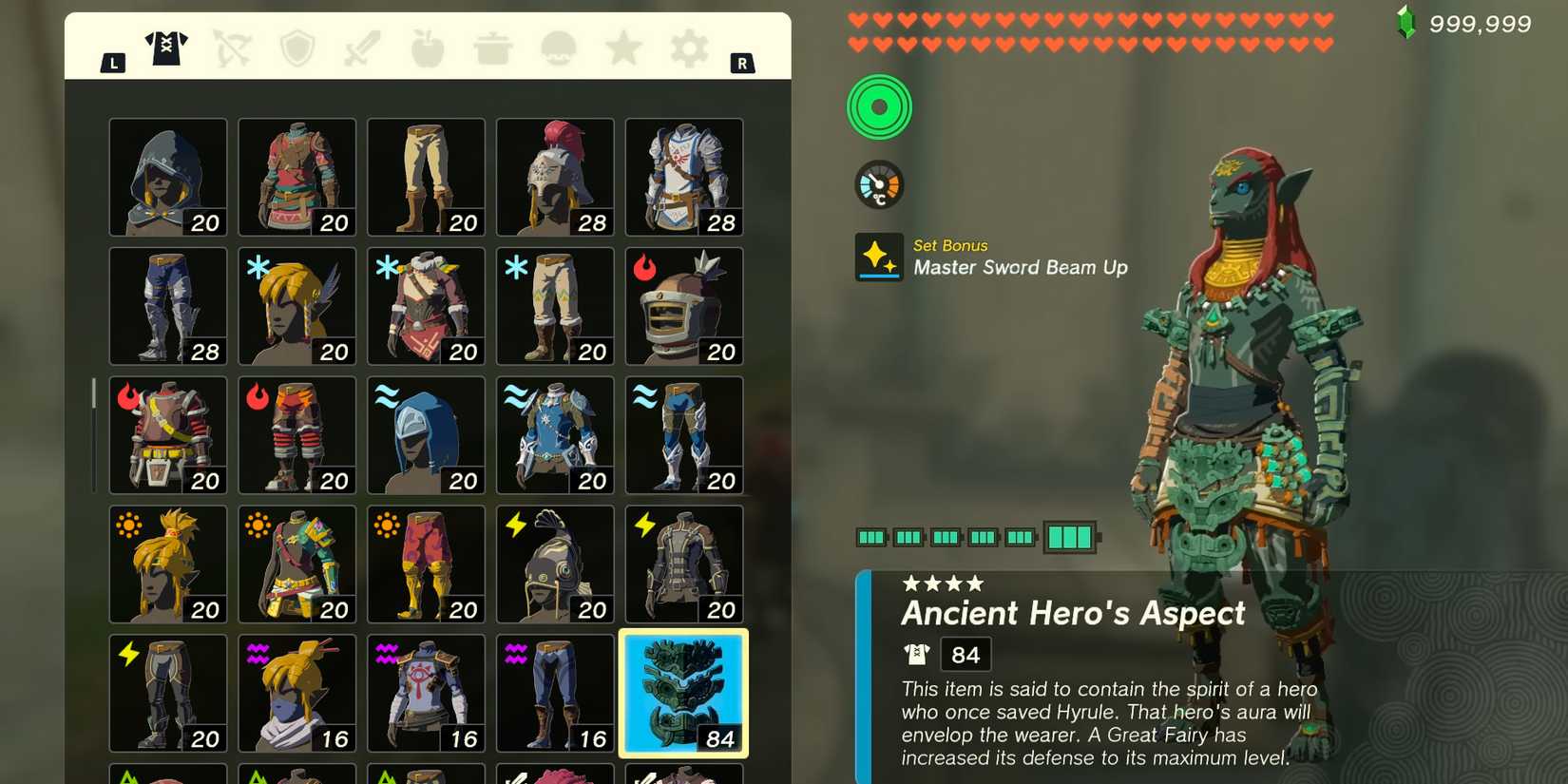Select the blue Zora Armor chest piece
Screen dimensions: 1568x784
[554, 434]
